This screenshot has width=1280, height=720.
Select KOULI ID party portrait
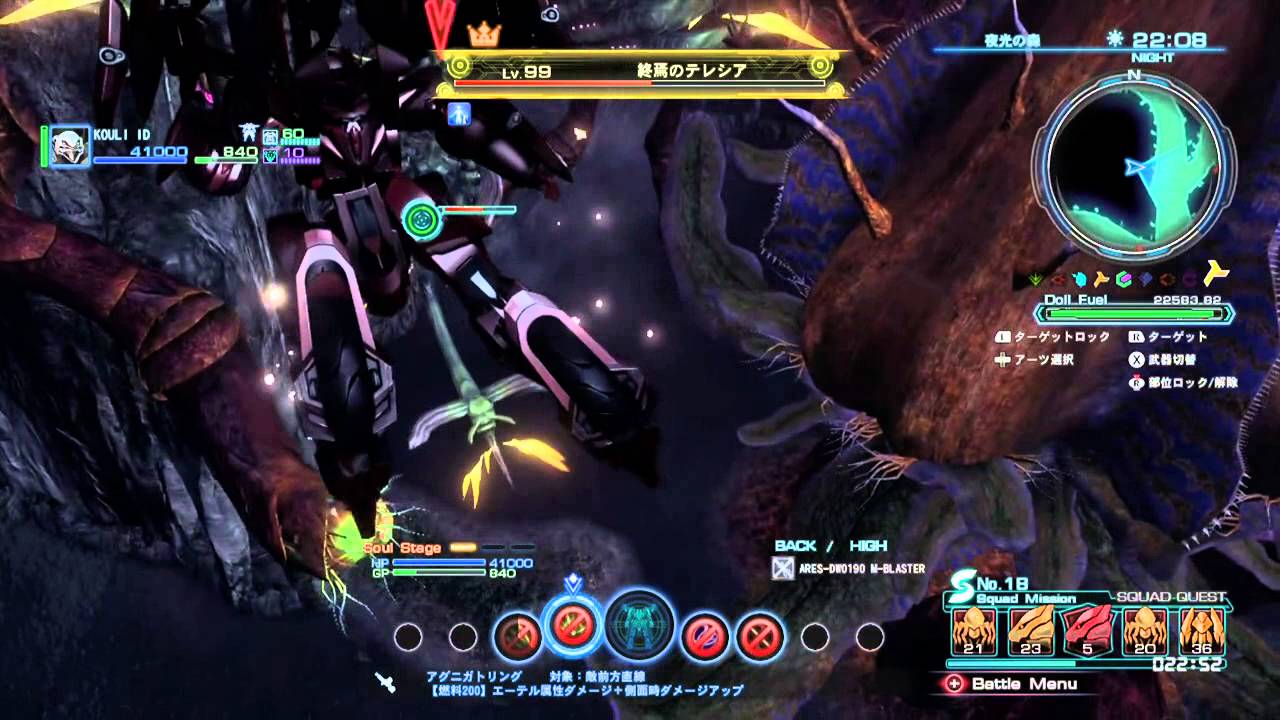[70, 146]
